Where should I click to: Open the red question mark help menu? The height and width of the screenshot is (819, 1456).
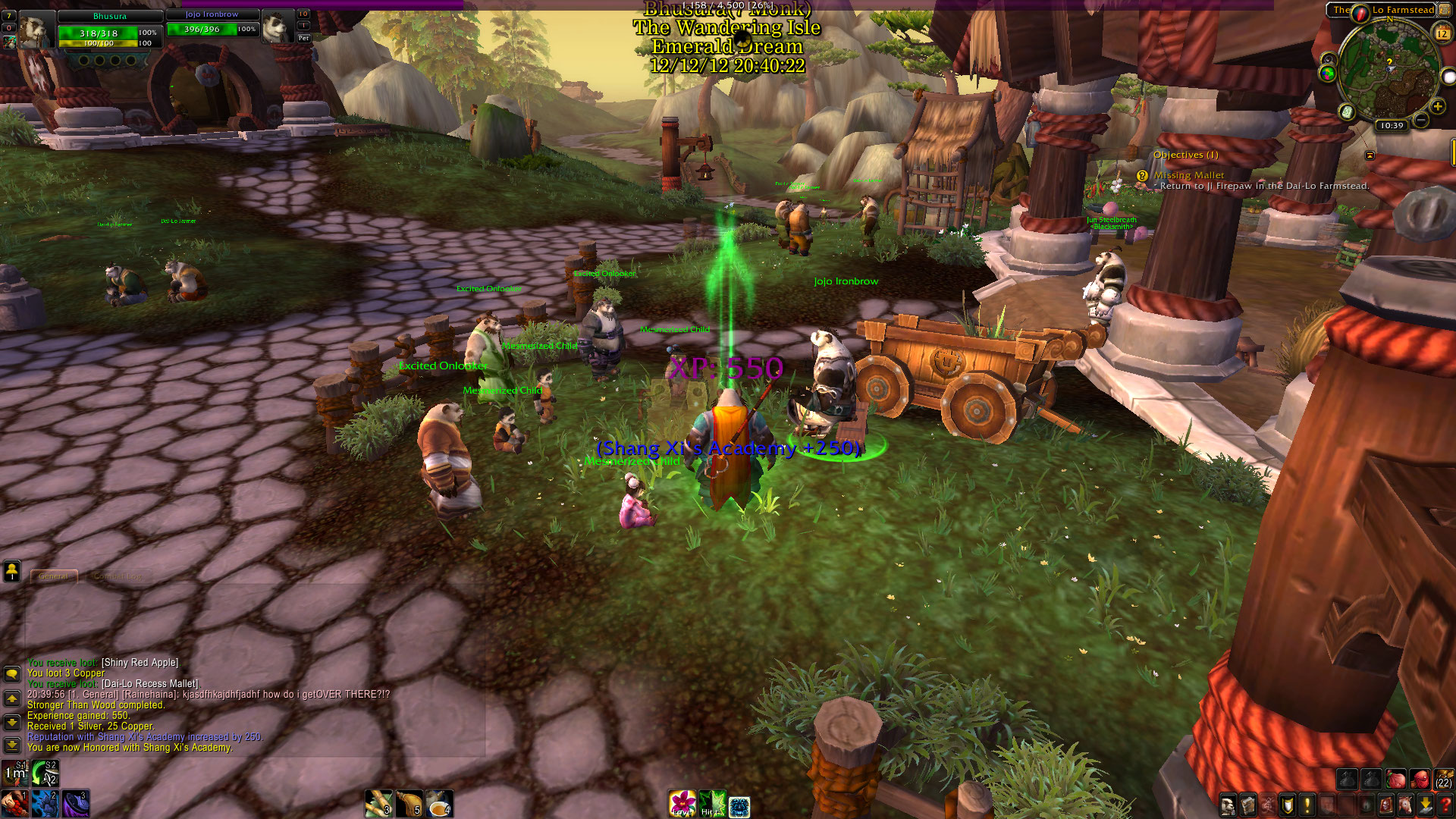(1445, 805)
